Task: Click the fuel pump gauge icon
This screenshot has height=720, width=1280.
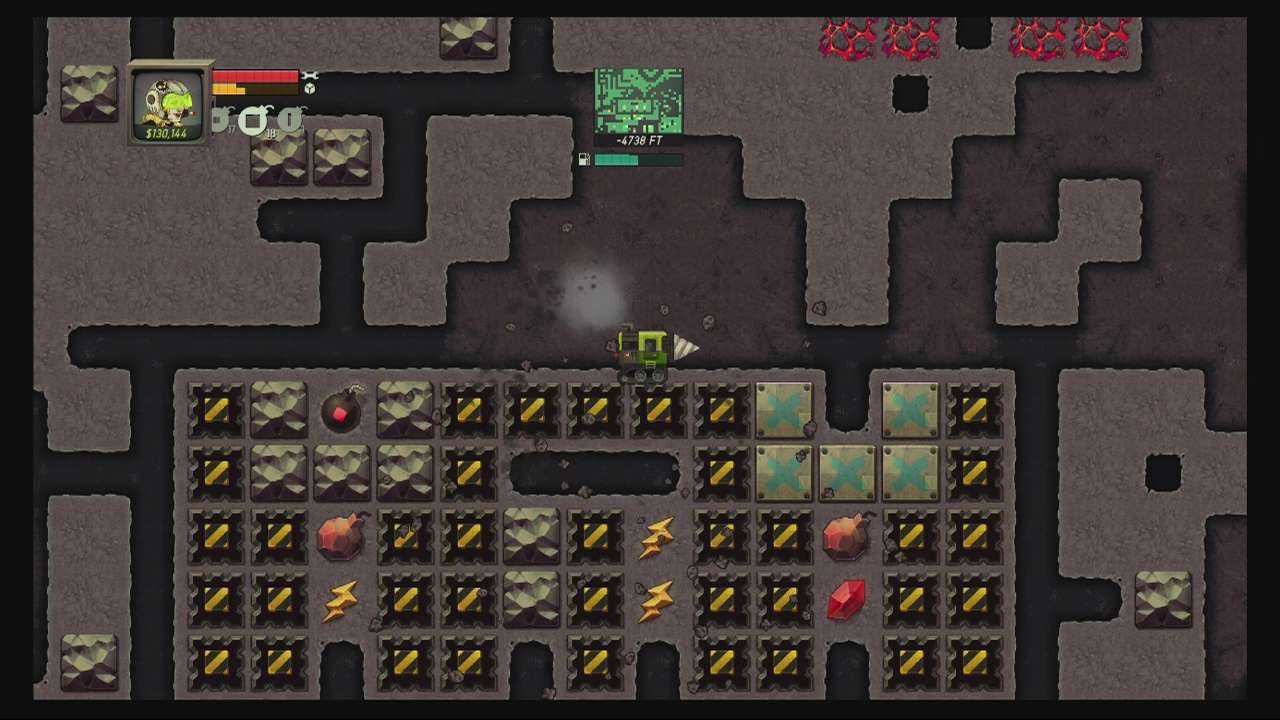Action: tap(583, 158)
